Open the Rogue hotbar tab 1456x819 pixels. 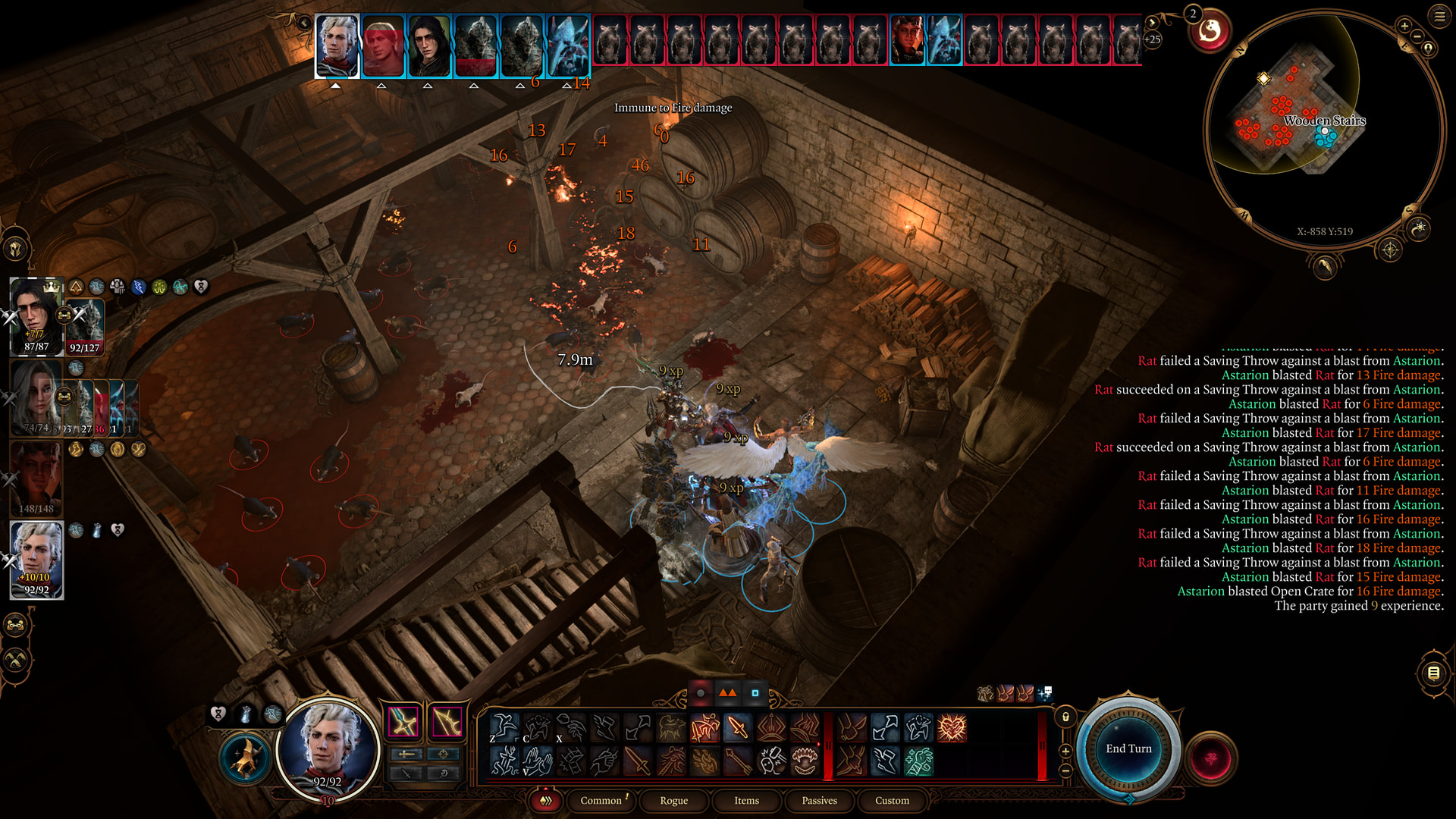673,800
